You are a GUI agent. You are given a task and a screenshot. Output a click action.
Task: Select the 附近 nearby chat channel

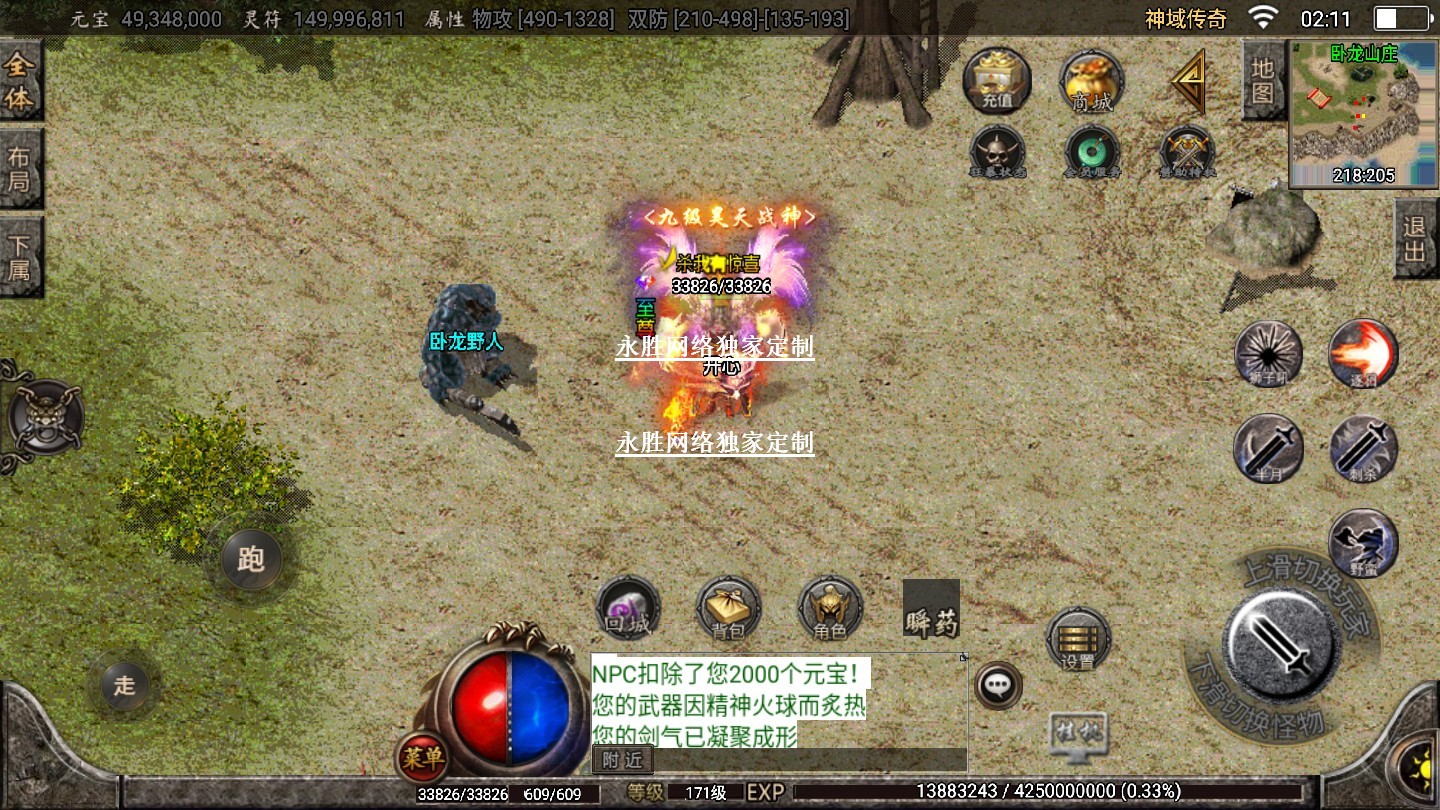pos(622,760)
